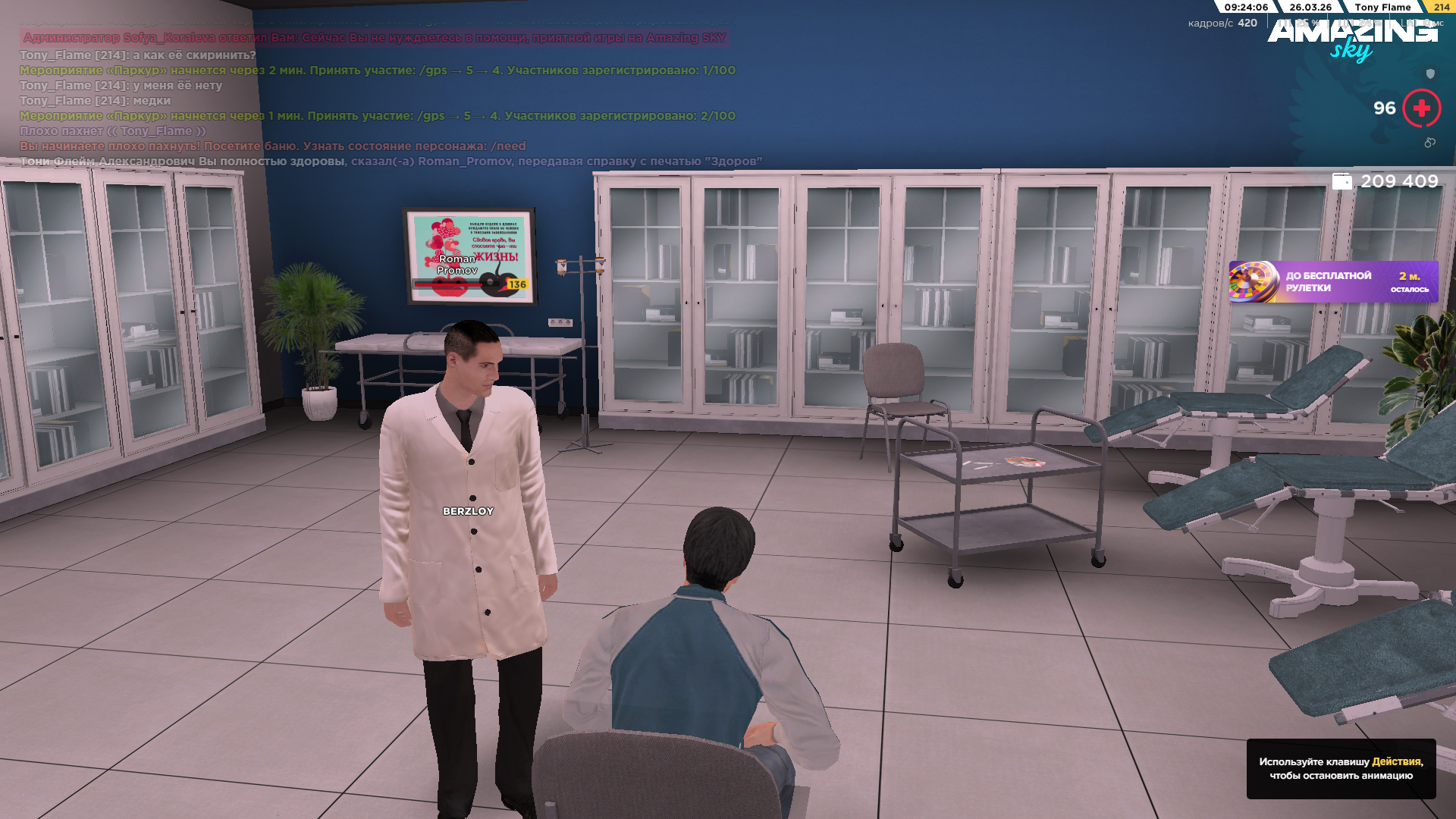
Task: Click the admin reply from Sofya_Koraleva in chat
Action: coord(372,36)
